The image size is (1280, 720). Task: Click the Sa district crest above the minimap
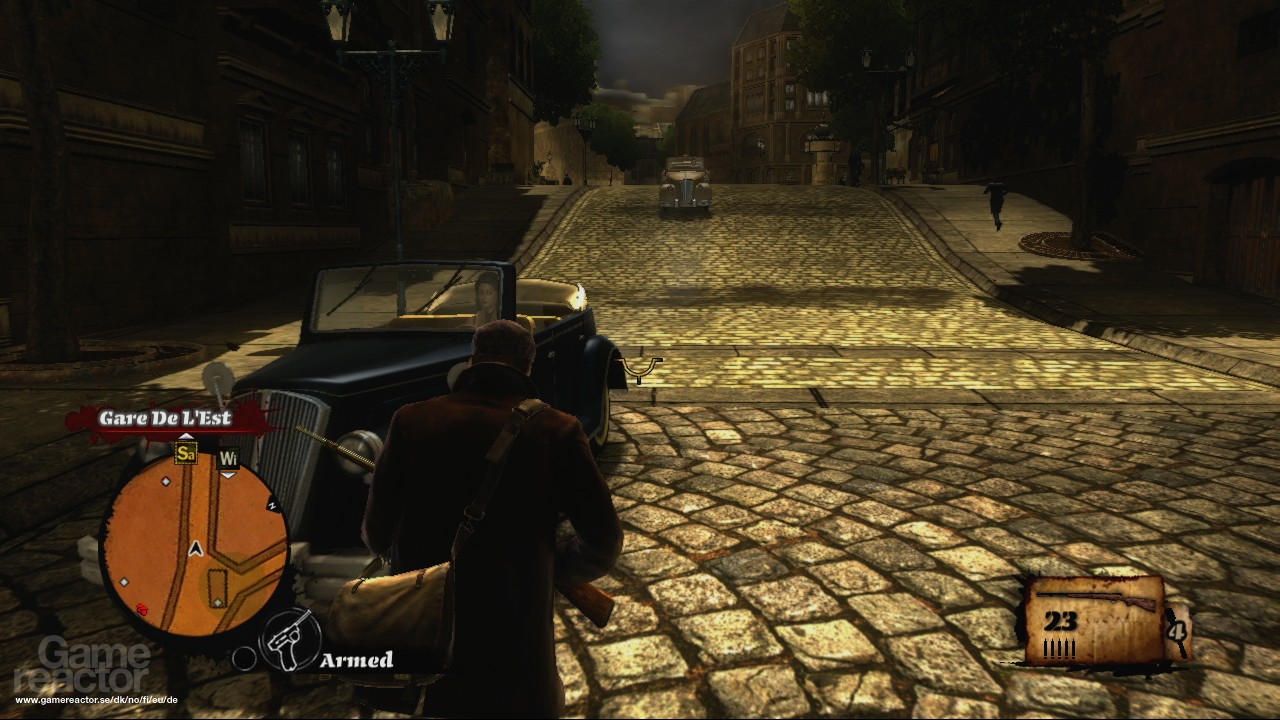[x=187, y=454]
